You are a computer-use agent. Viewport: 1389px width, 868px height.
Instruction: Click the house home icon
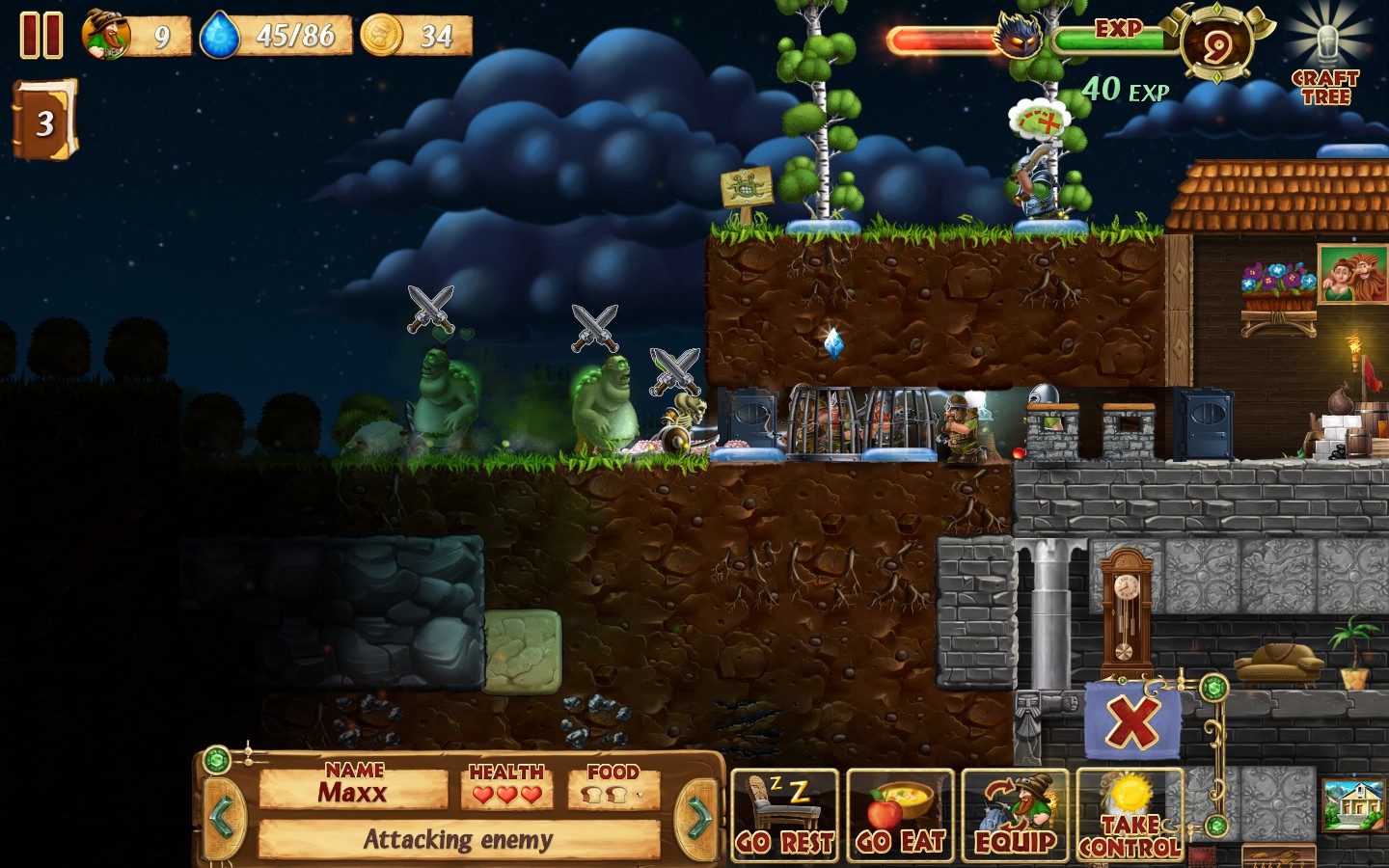1352,804
